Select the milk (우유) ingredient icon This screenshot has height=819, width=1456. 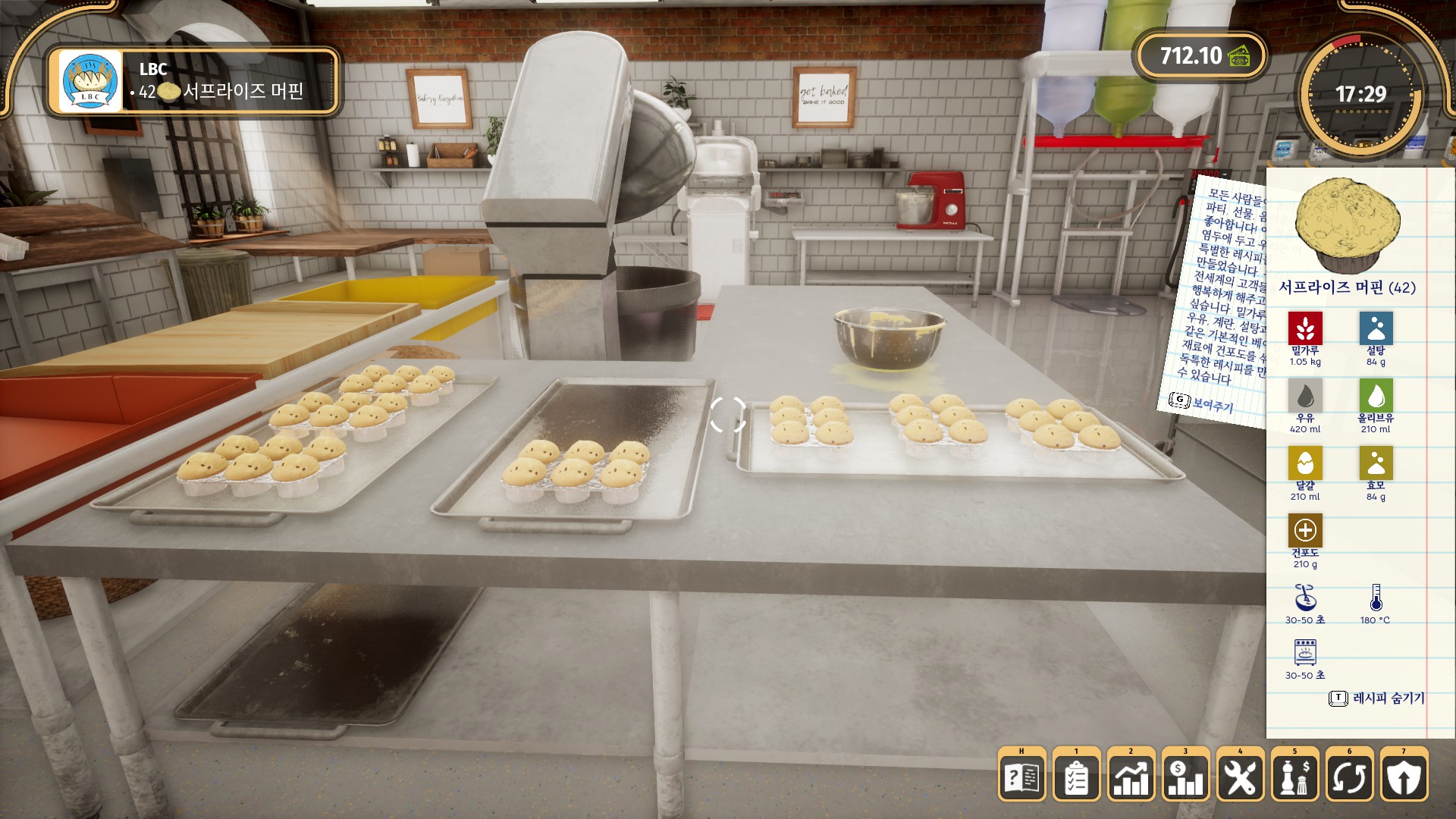(1305, 395)
